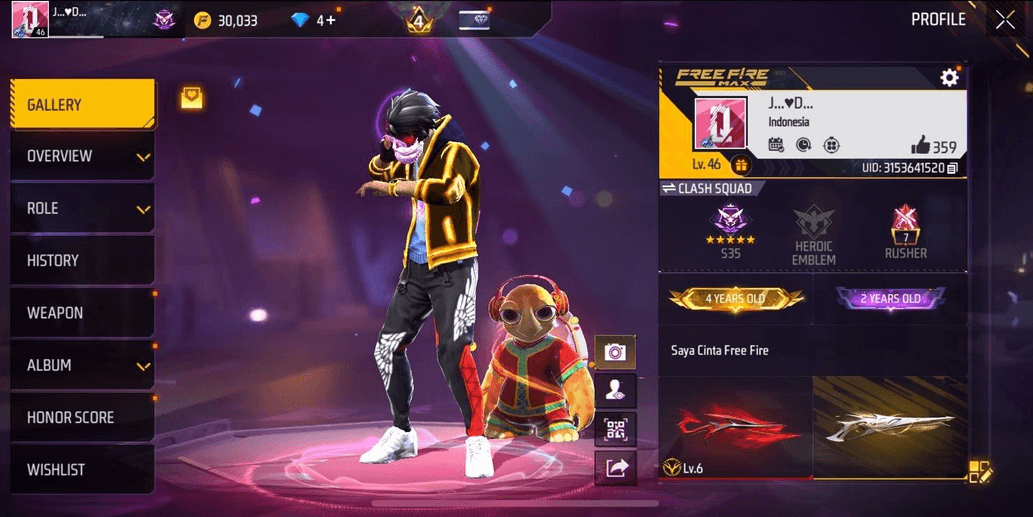1033x517 pixels.
Task: Close the profile screen
Action: pyautogui.click(x=1004, y=19)
